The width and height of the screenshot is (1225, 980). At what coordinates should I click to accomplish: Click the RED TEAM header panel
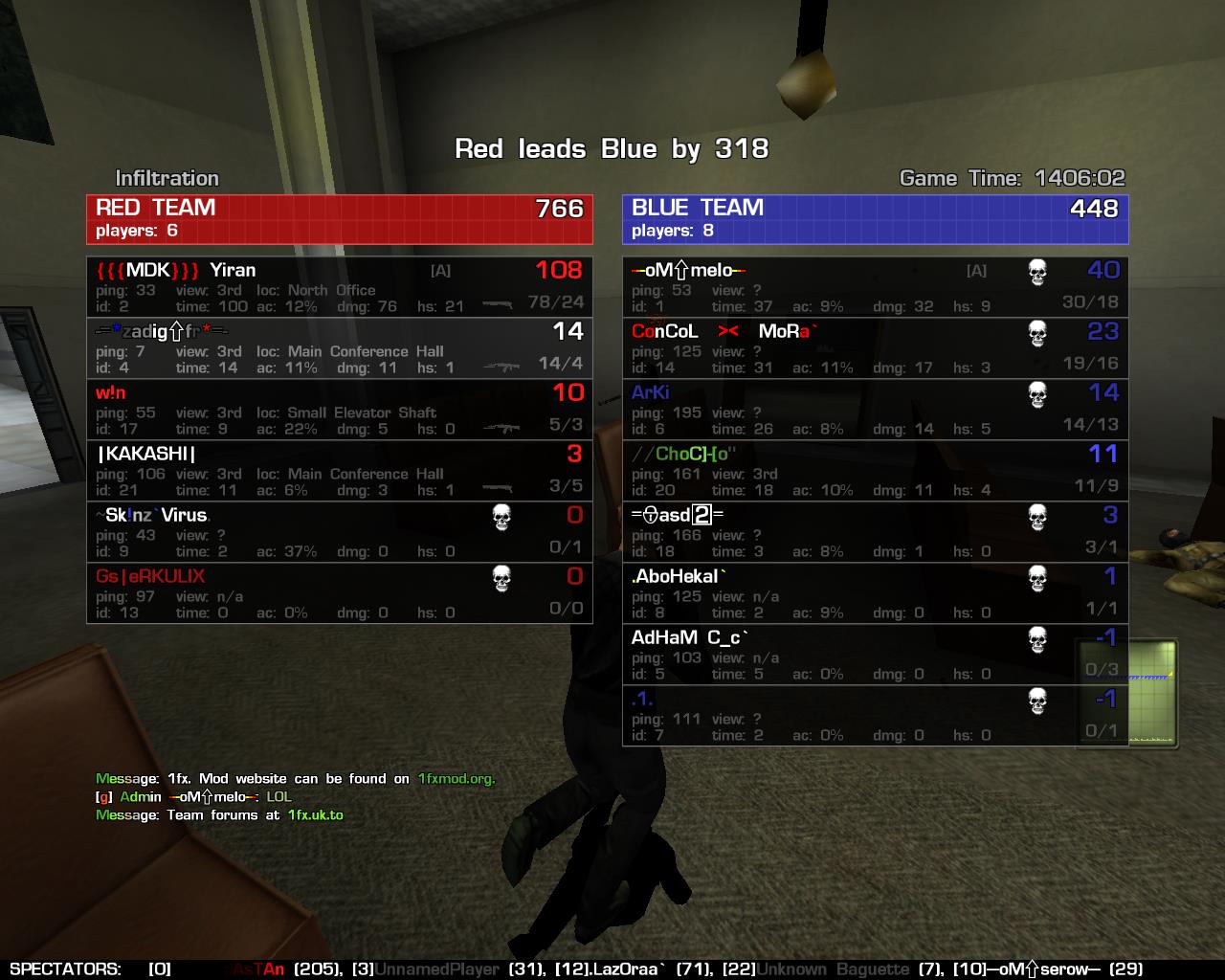click(340, 219)
